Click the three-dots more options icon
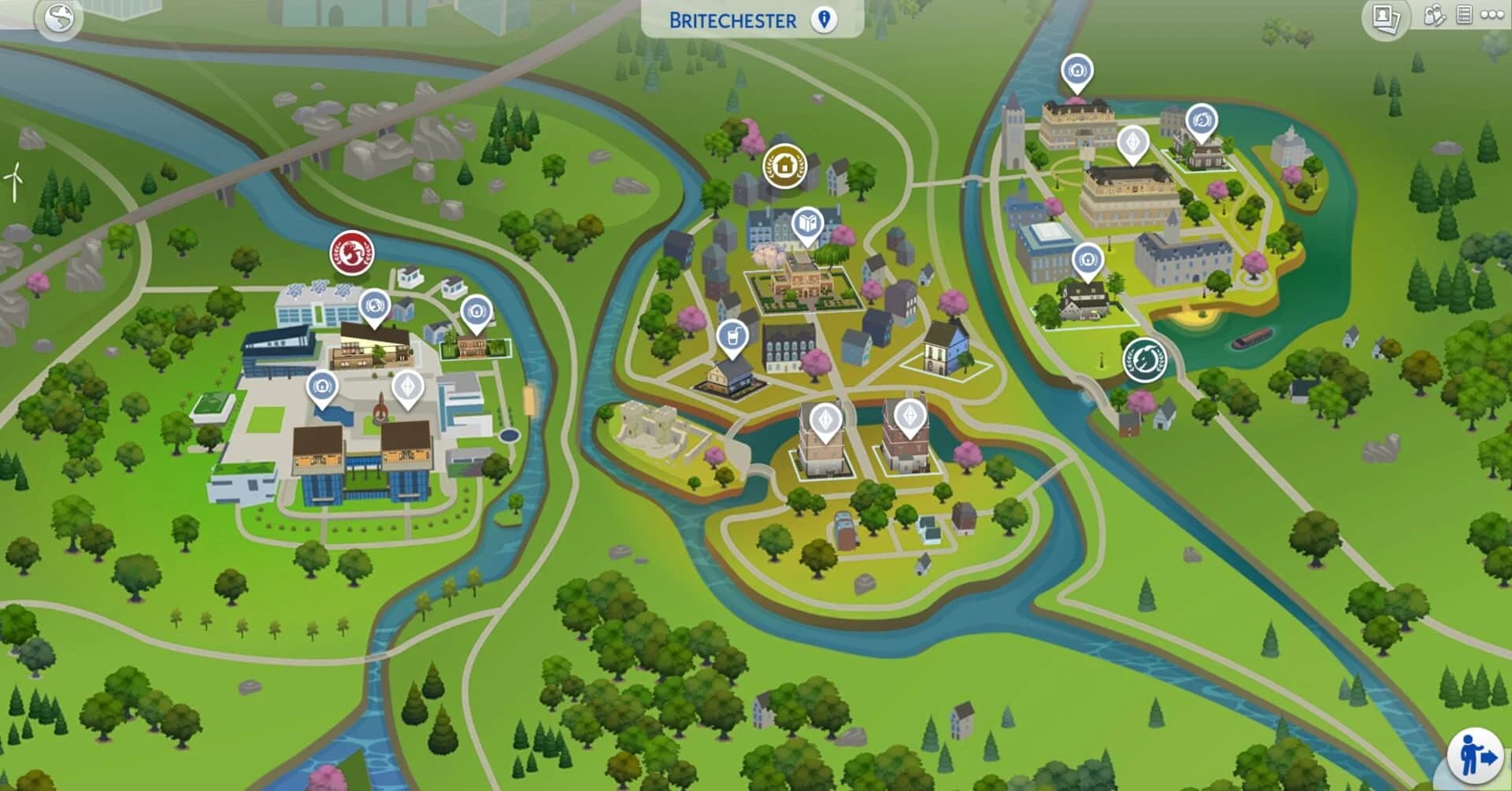Screen dimensions: 1512x791 coord(1494,14)
